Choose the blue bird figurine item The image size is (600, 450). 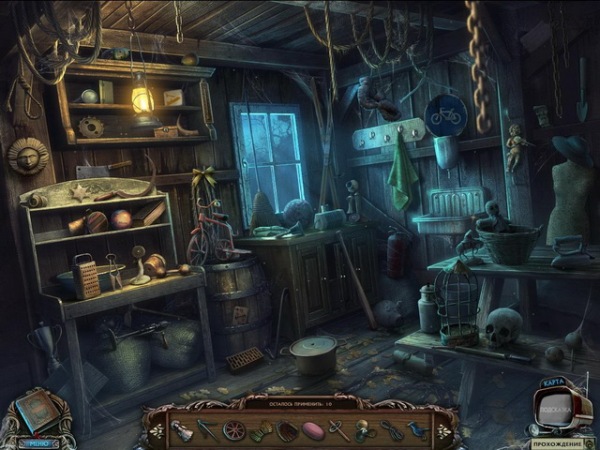417,430
